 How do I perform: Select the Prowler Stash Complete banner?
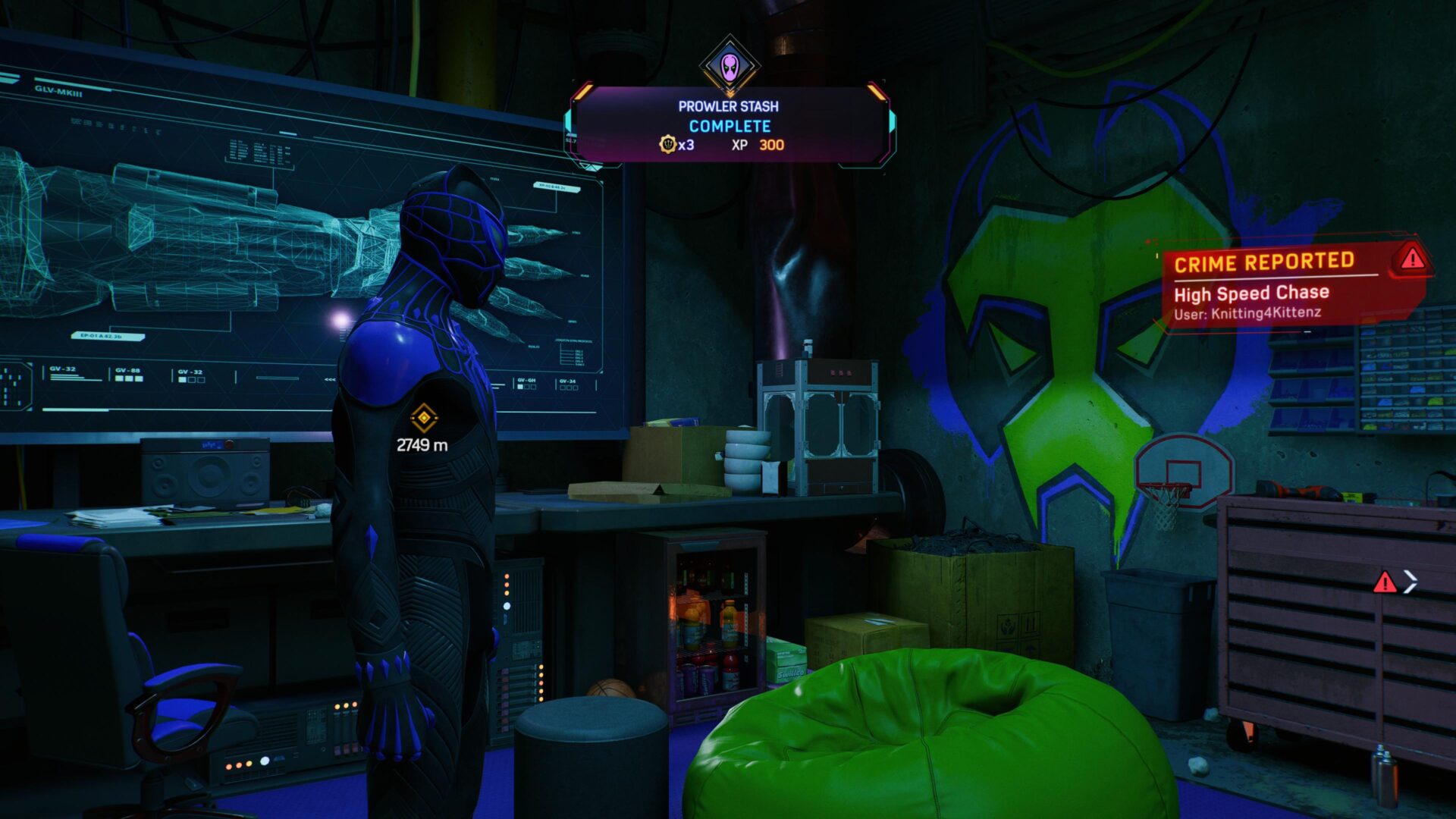730,126
